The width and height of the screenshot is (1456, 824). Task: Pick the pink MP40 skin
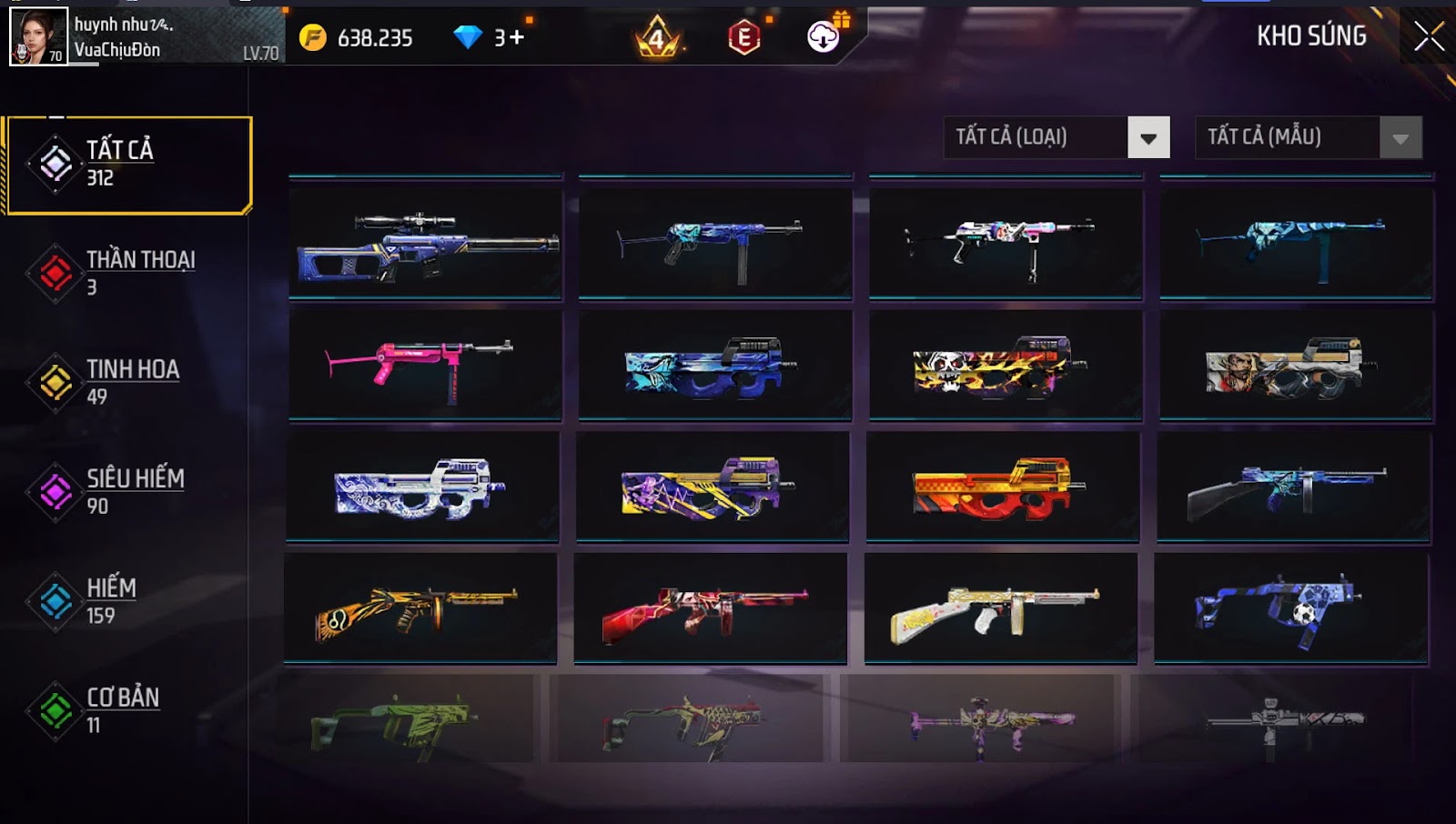point(426,366)
